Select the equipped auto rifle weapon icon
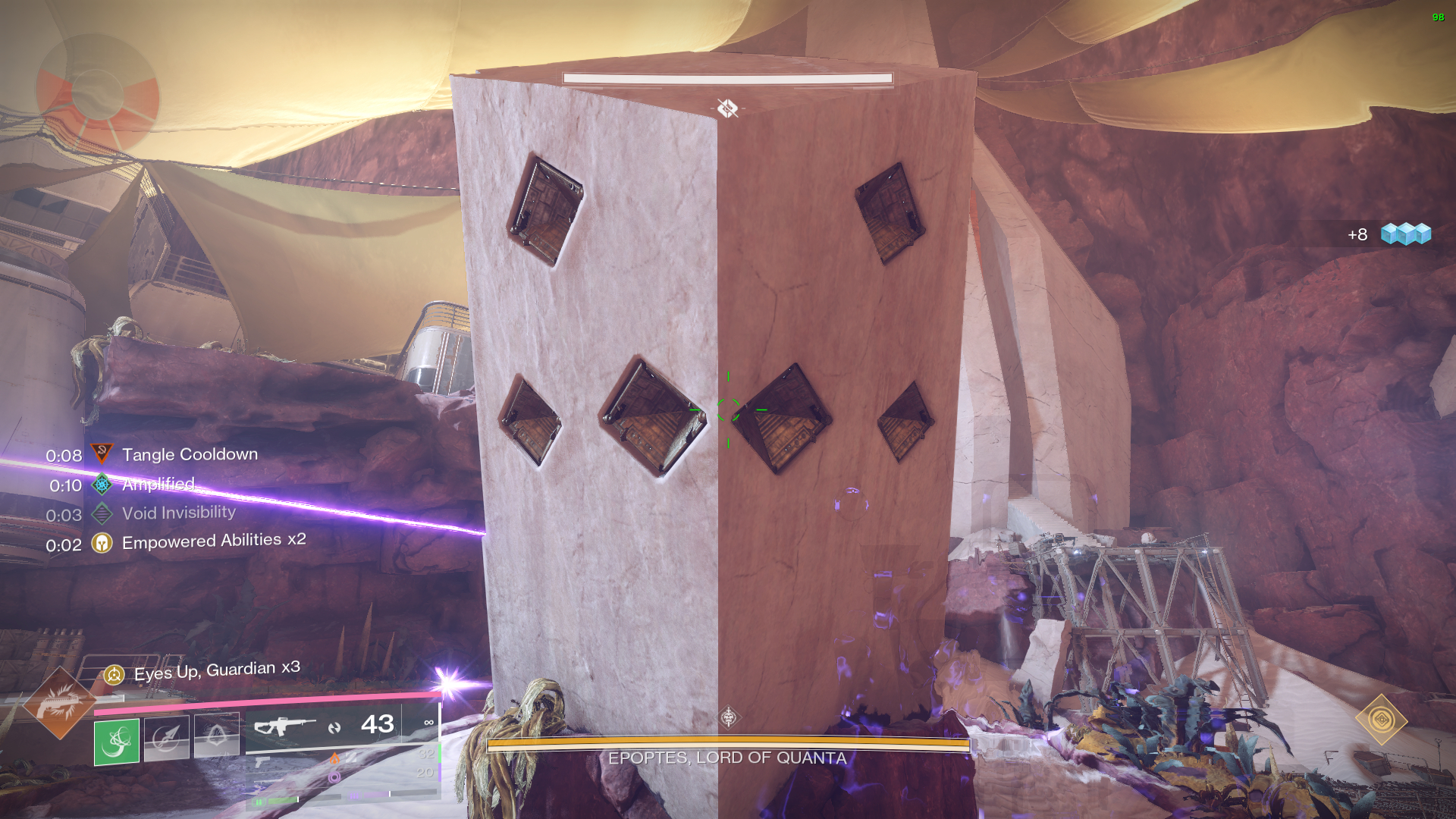Viewport: 1456px width, 819px height. (284, 726)
